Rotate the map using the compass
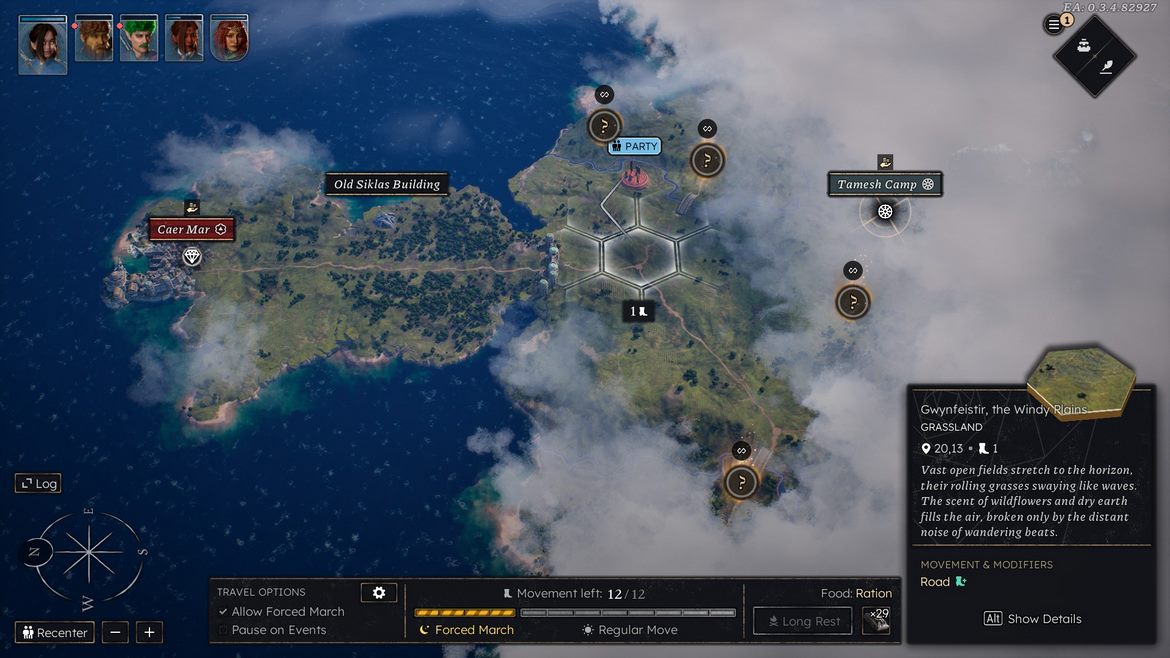 pos(89,554)
